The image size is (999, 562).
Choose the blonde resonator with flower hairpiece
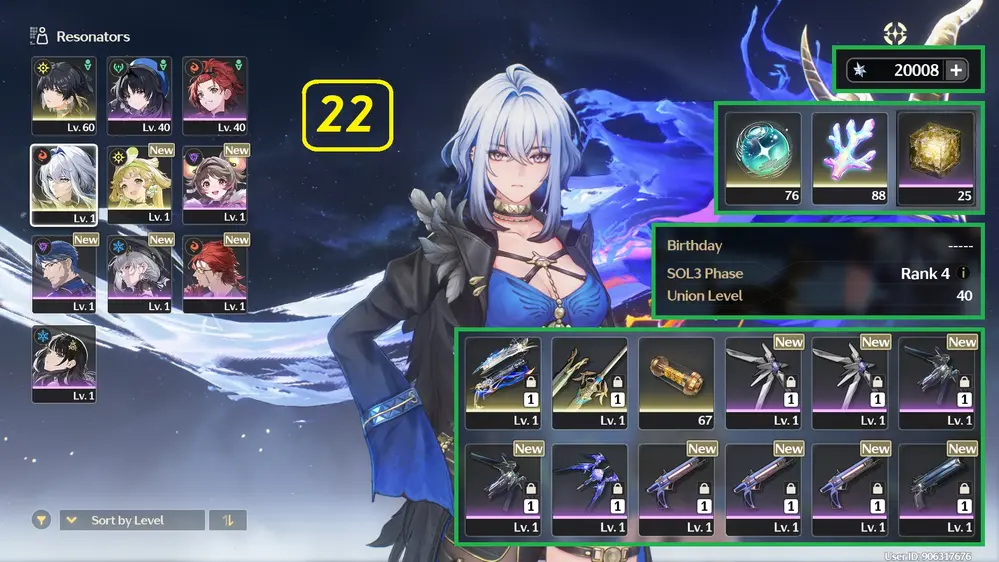click(139, 184)
